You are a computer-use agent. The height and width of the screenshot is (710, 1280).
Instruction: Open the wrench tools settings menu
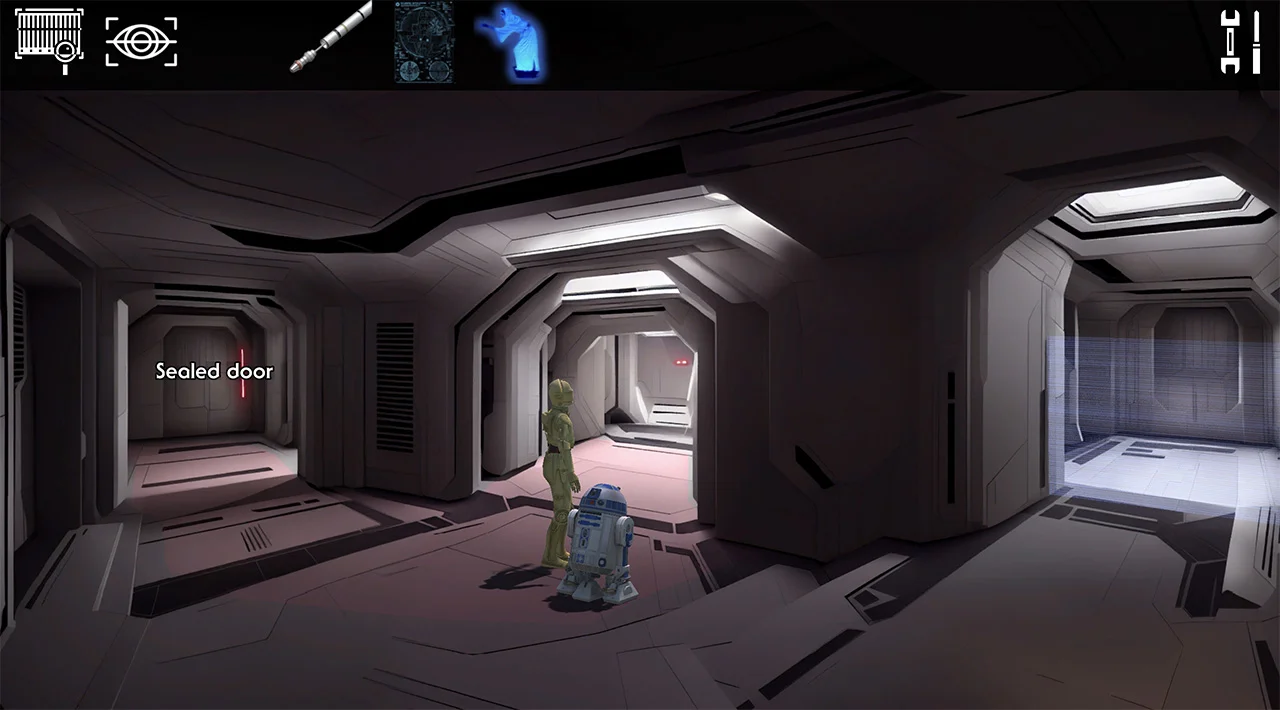click(x=1242, y=41)
